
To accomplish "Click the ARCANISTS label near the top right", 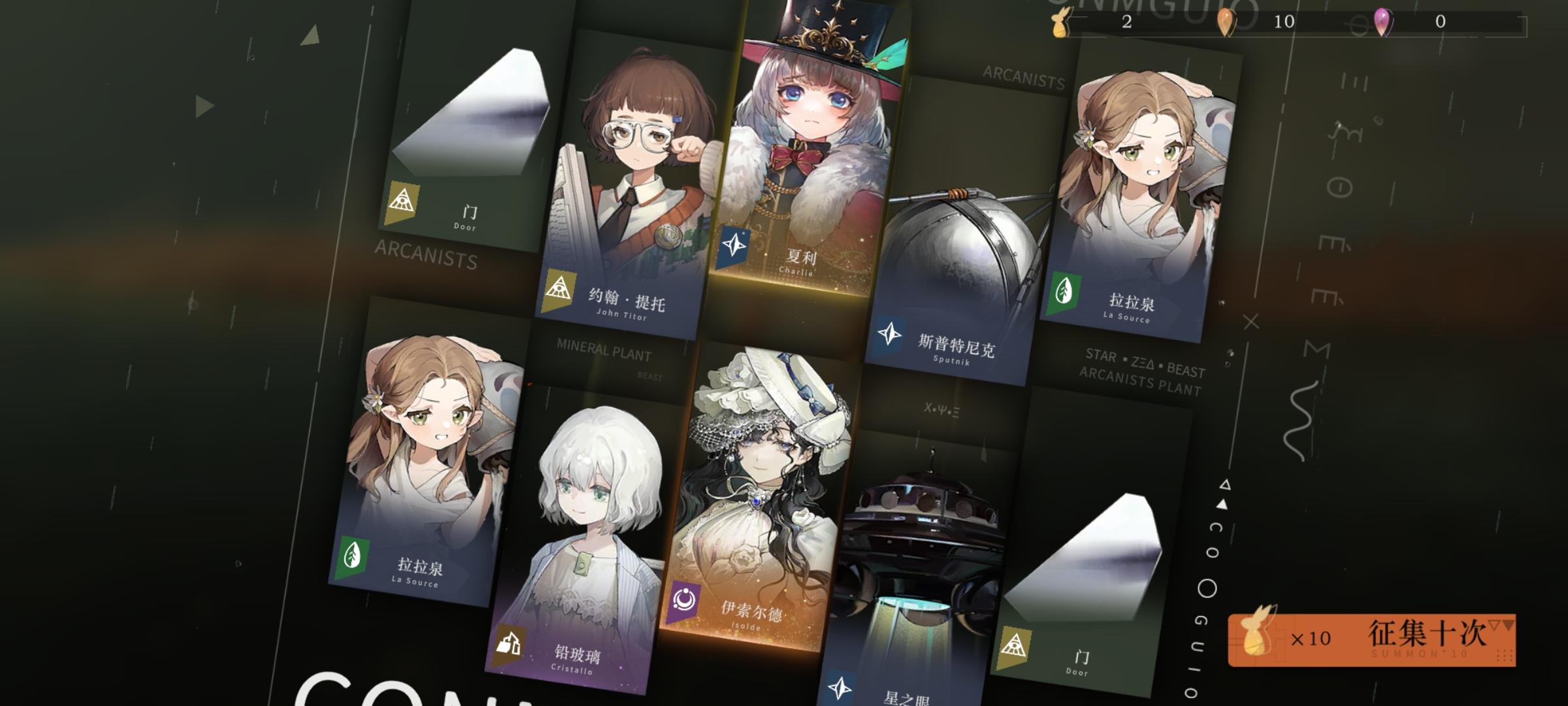I will coord(1024,78).
